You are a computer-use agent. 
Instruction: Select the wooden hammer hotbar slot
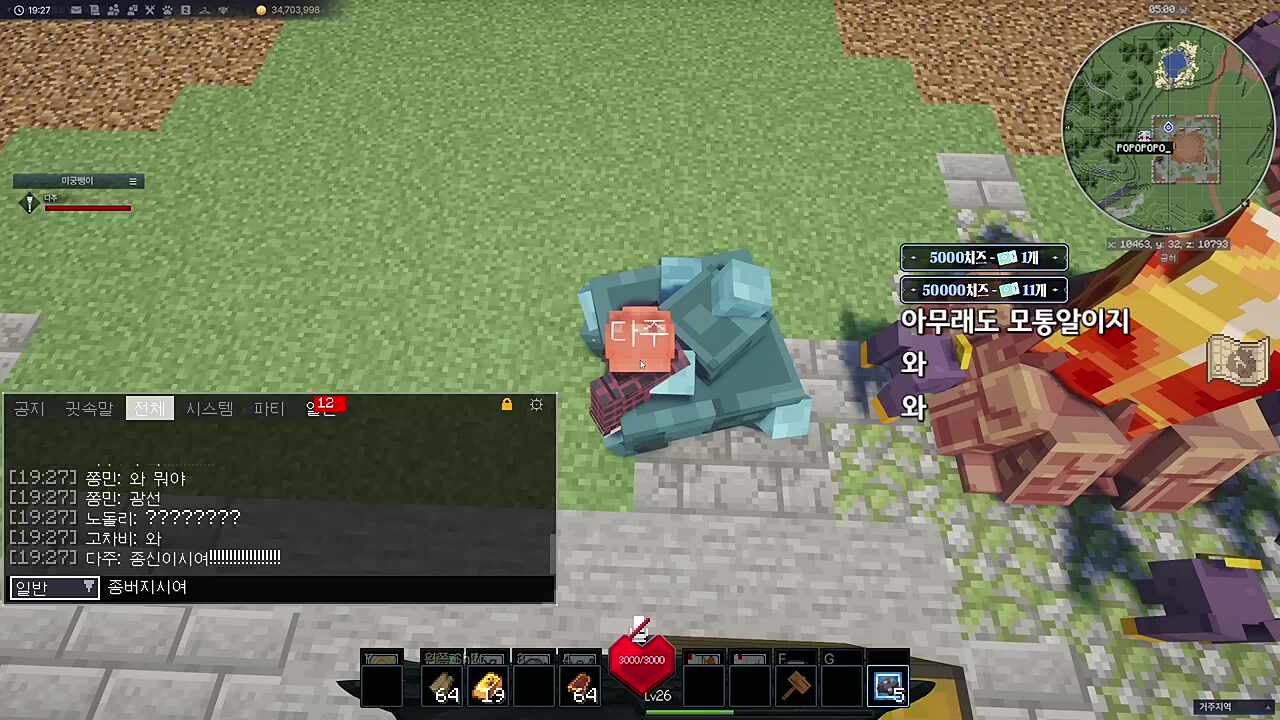pyautogui.click(x=796, y=687)
